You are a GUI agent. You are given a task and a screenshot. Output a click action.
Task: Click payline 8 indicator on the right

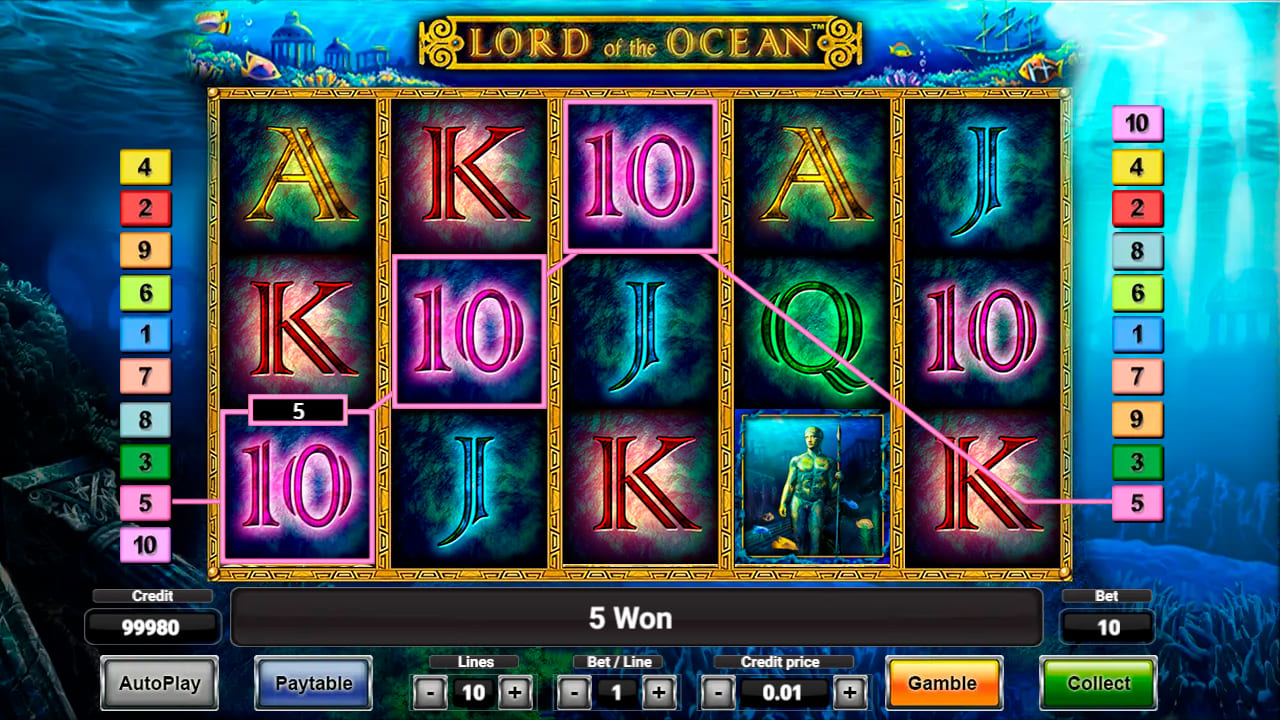pyautogui.click(x=1138, y=251)
